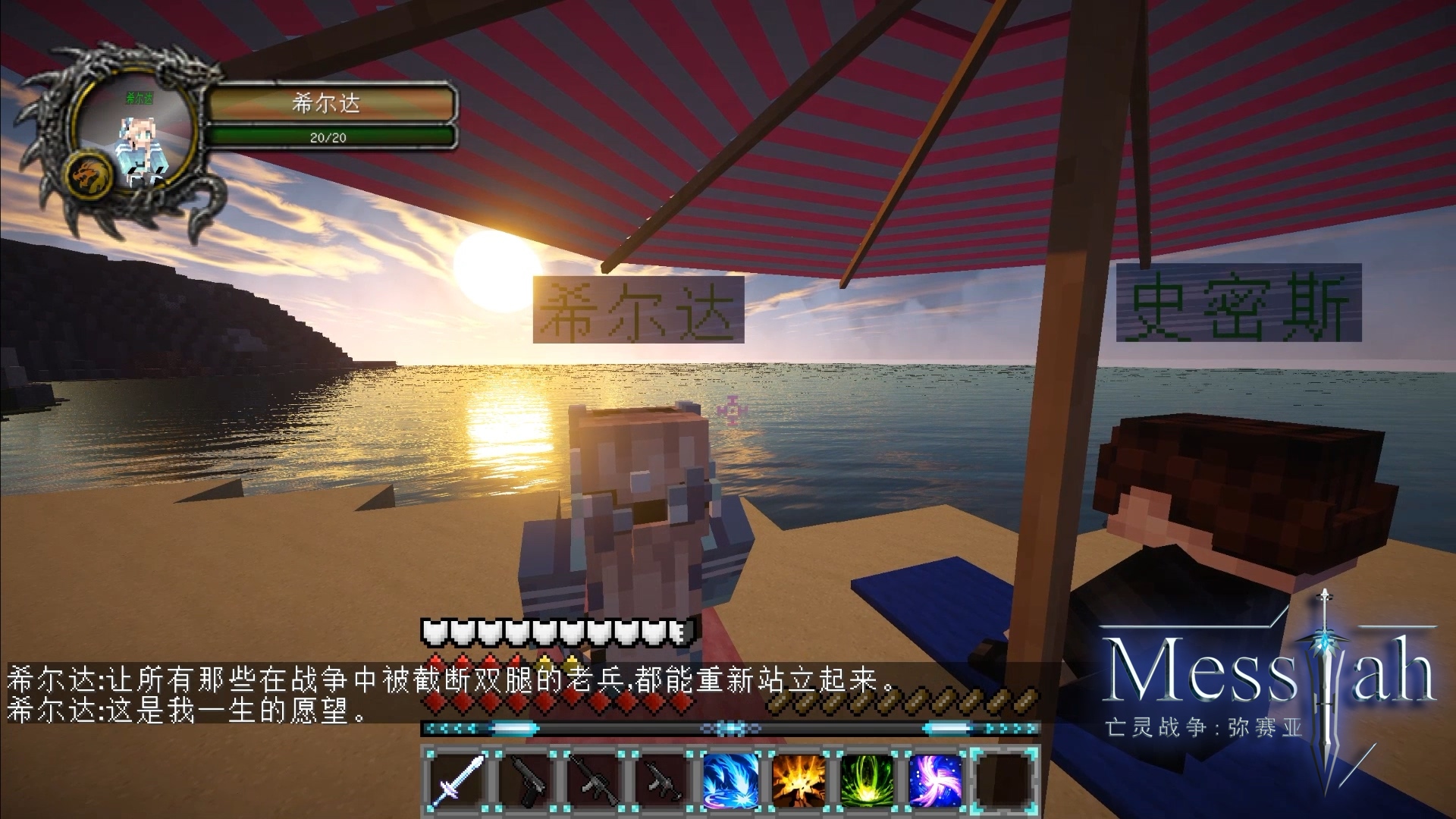
Task: Activate the green energy burst skill
Action: (866, 780)
